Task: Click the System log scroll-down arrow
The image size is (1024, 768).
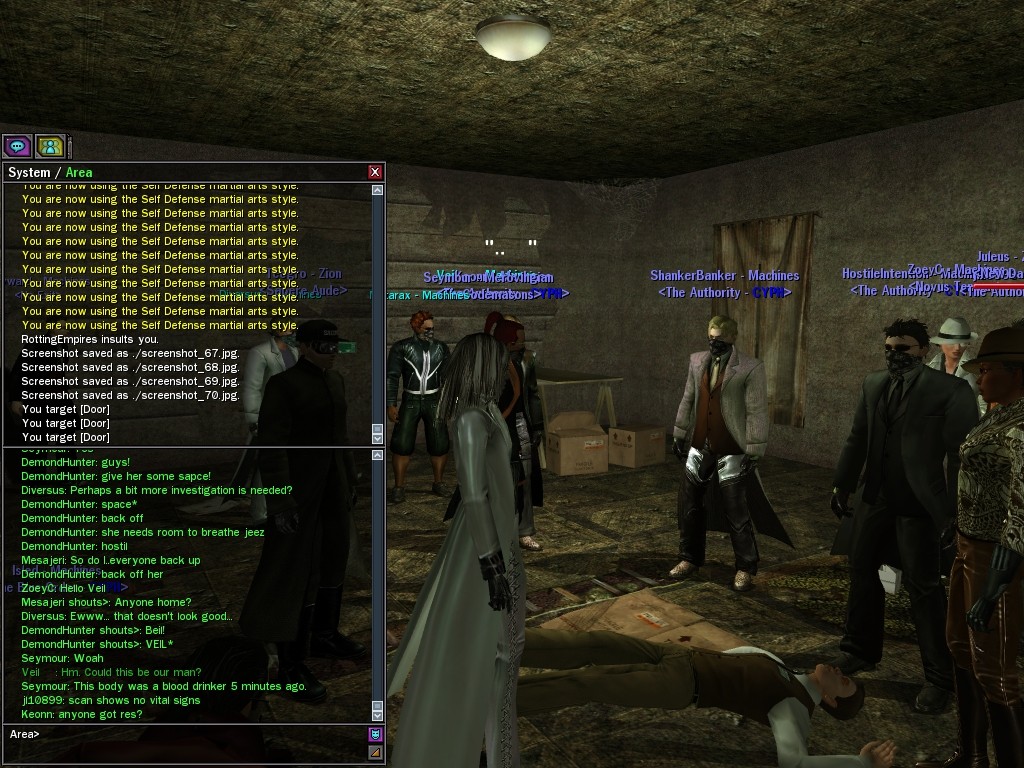Action: click(377, 438)
